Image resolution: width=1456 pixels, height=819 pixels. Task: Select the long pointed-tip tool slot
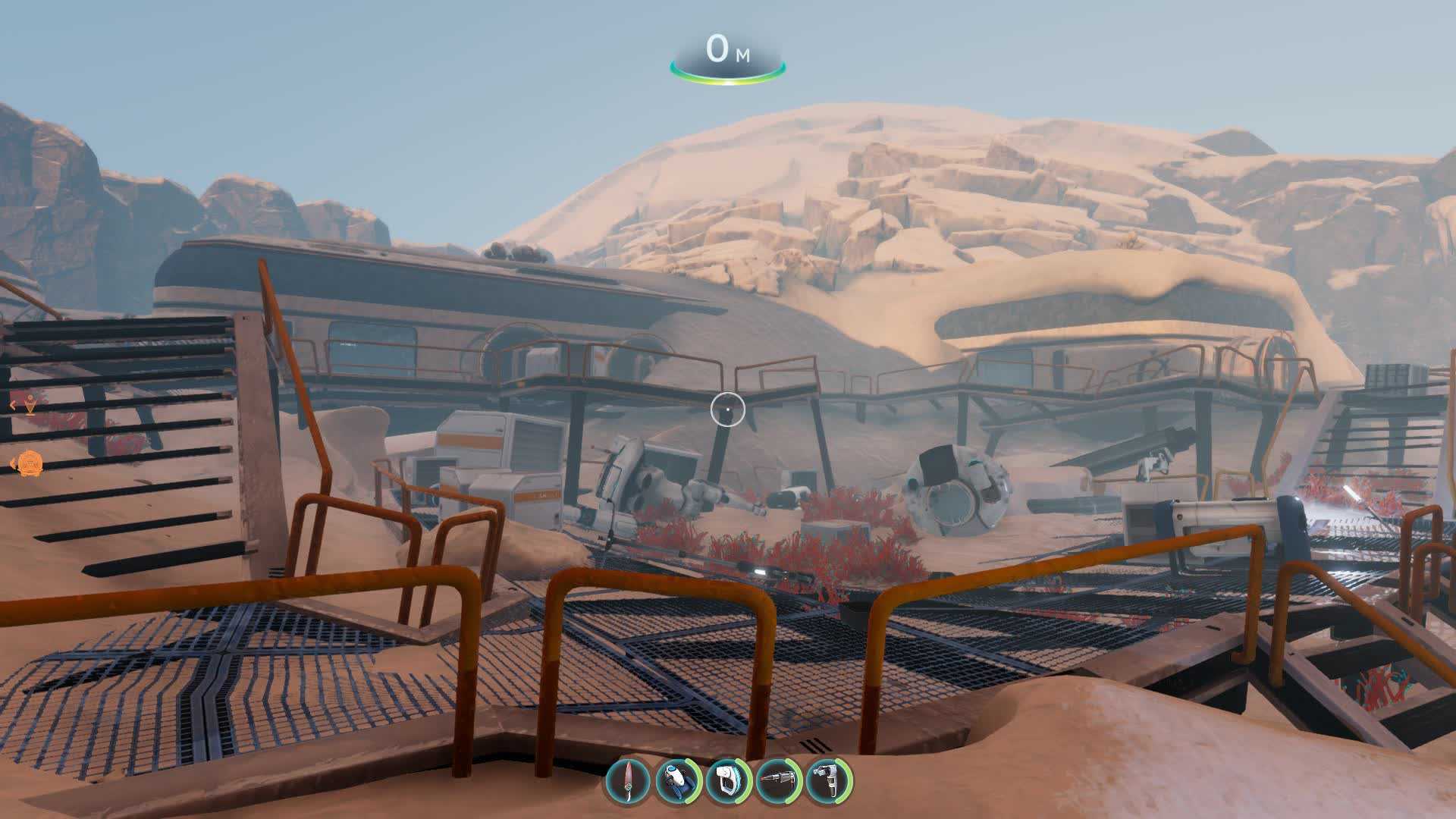coord(778,780)
